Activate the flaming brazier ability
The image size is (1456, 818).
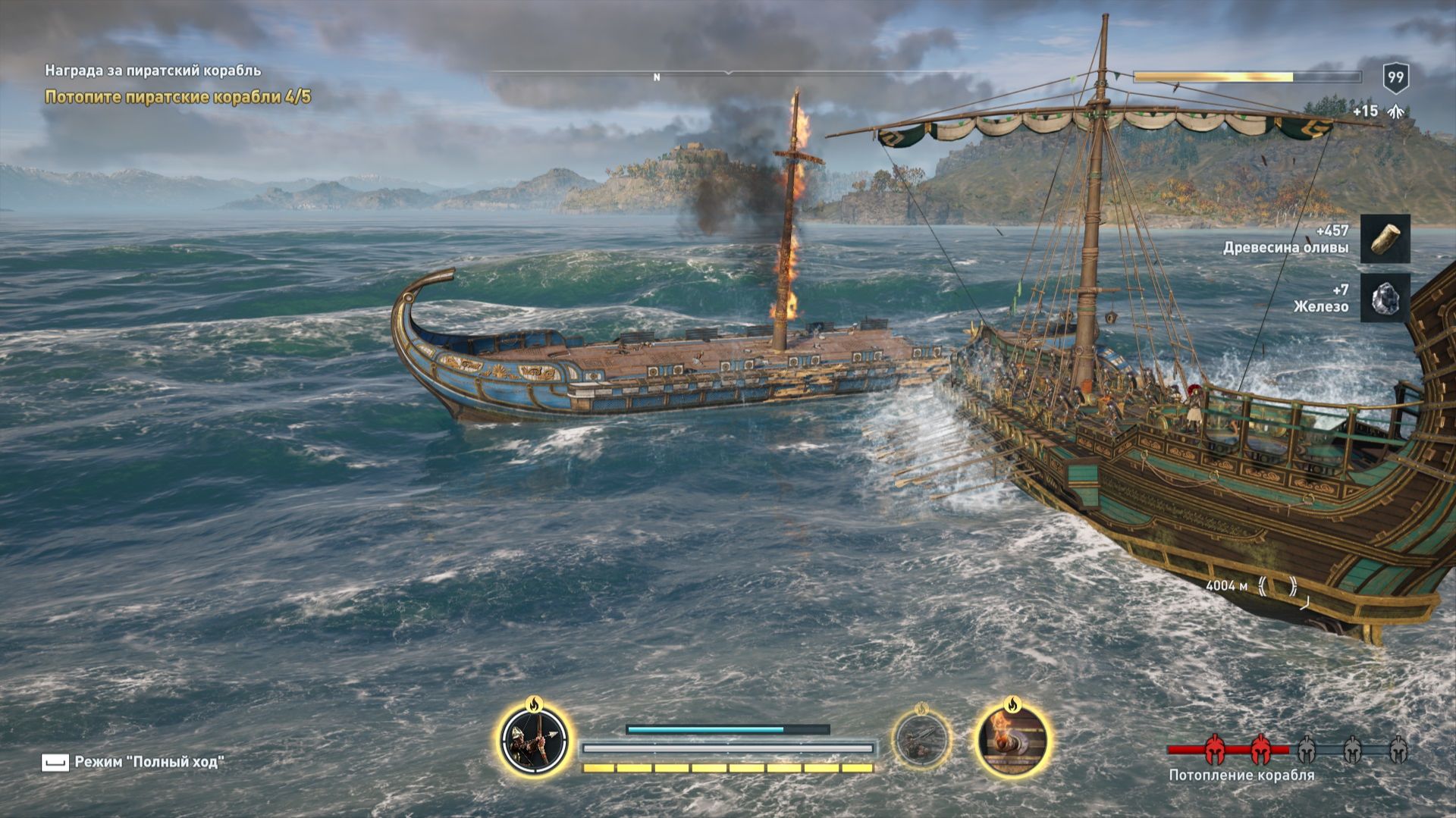click(x=1012, y=738)
